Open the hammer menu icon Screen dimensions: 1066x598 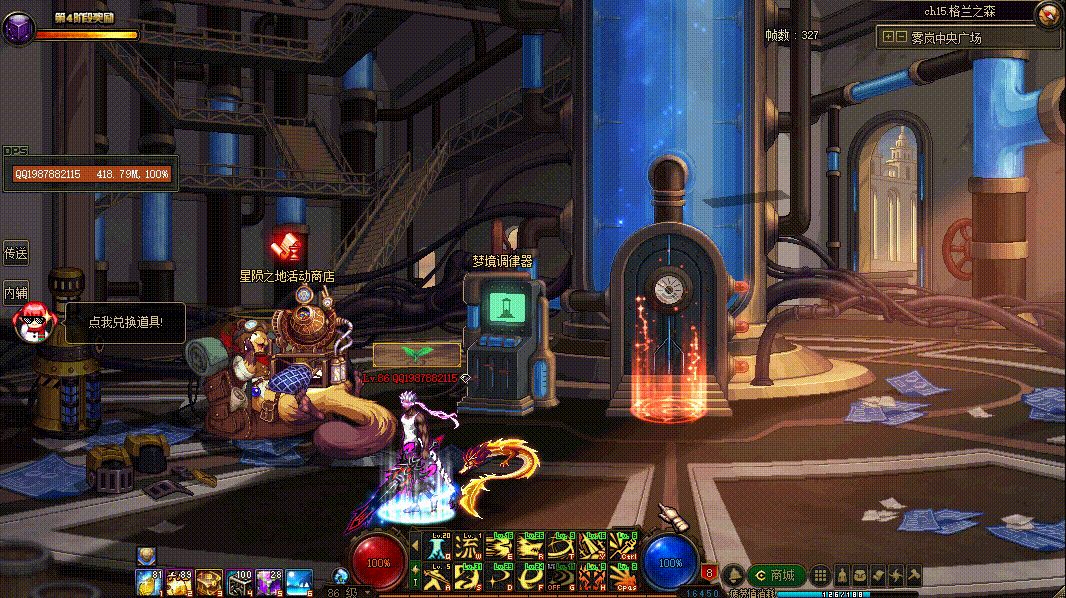[913, 576]
